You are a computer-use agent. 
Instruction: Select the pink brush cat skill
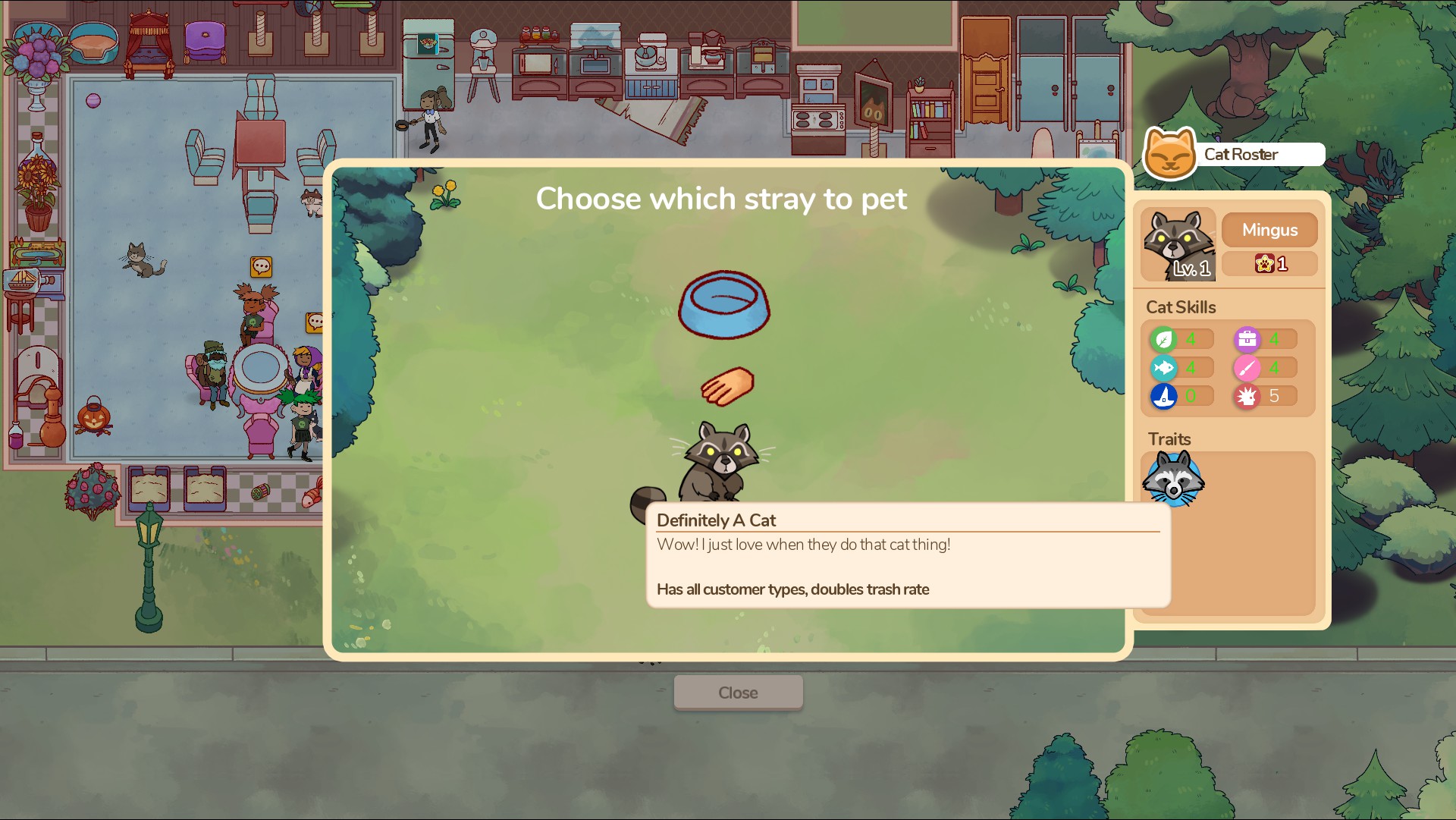click(x=1247, y=368)
